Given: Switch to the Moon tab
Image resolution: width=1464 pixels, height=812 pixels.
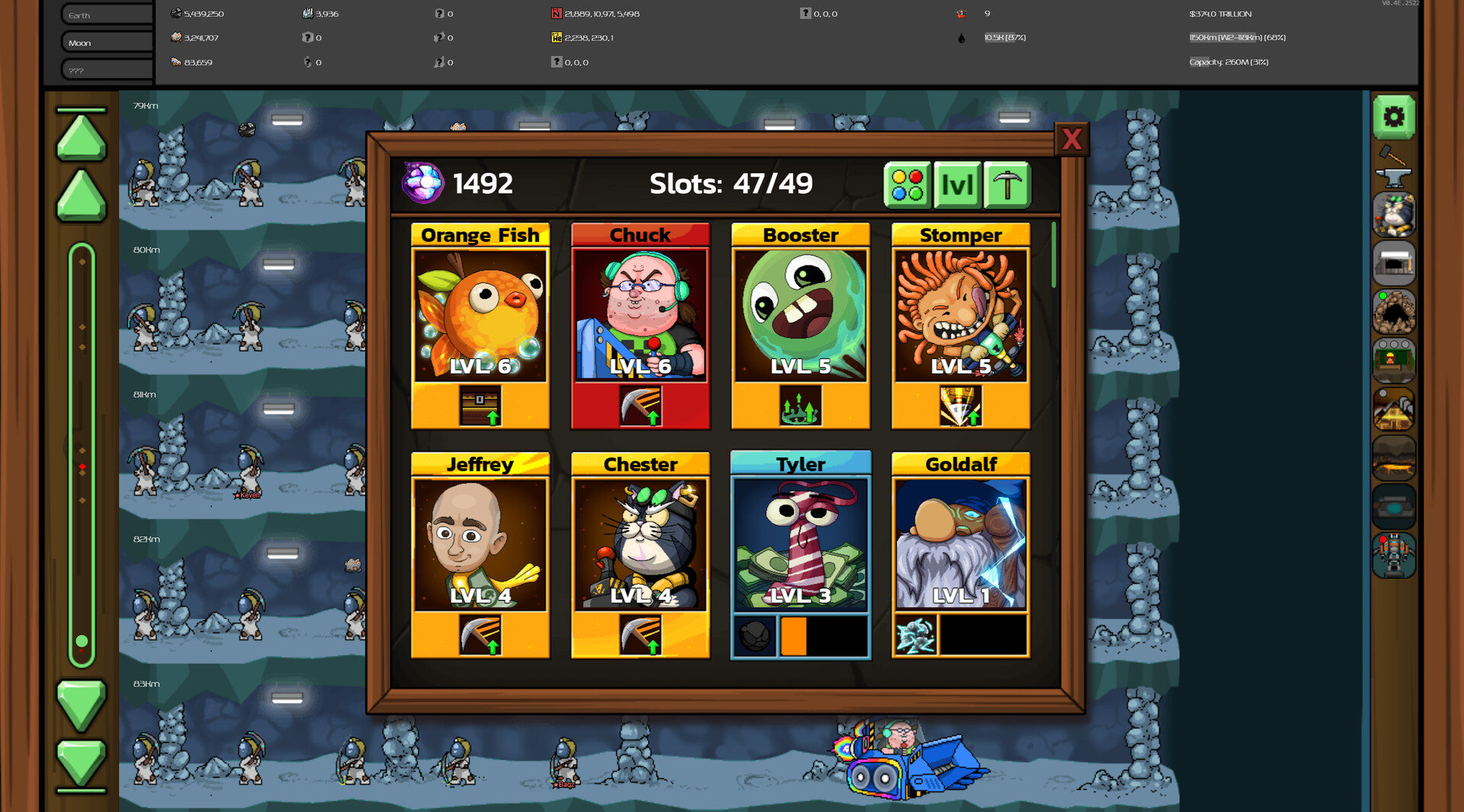Looking at the screenshot, I should (104, 42).
